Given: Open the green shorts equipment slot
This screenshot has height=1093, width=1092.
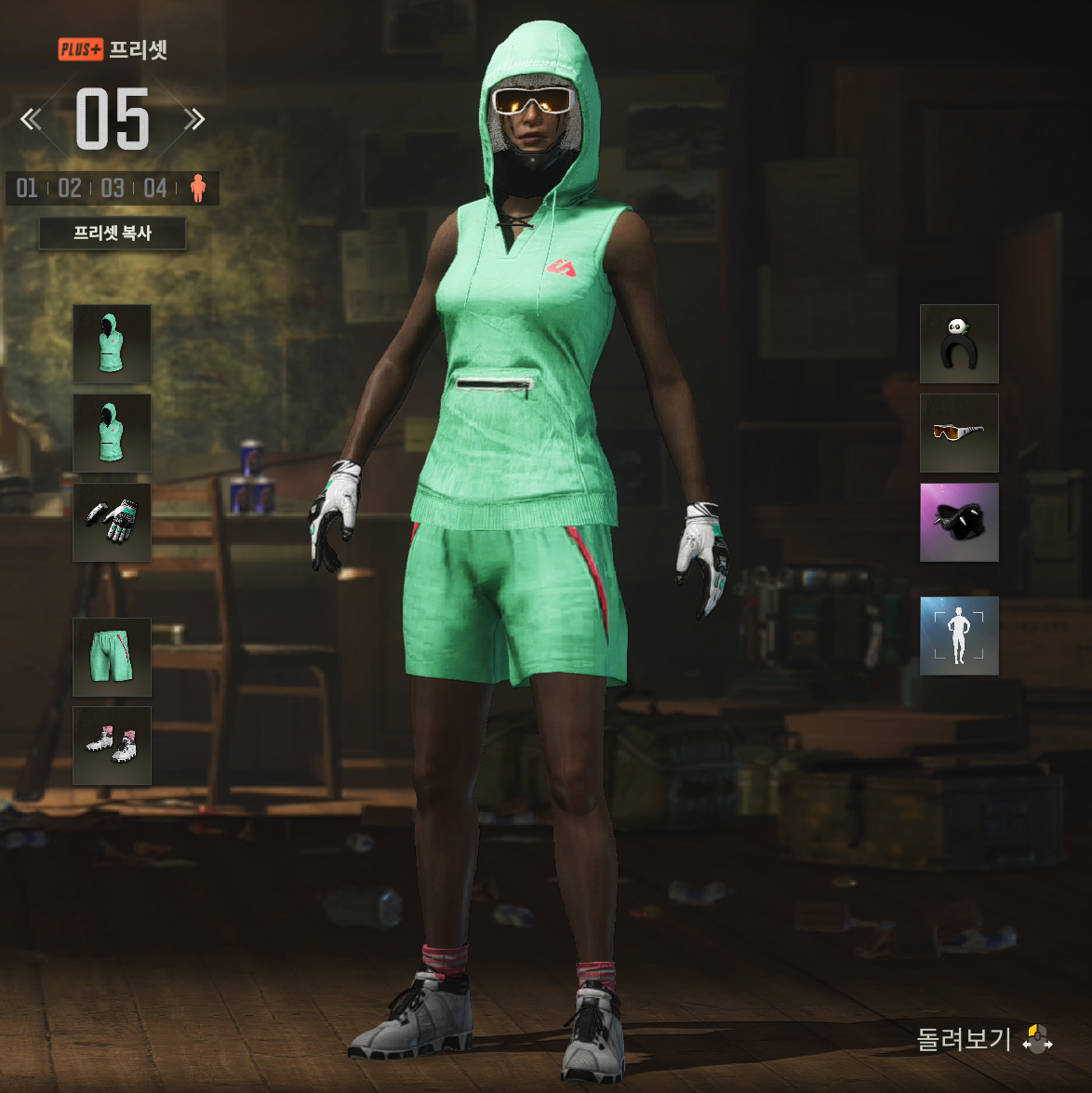Looking at the screenshot, I should click(x=112, y=657).
